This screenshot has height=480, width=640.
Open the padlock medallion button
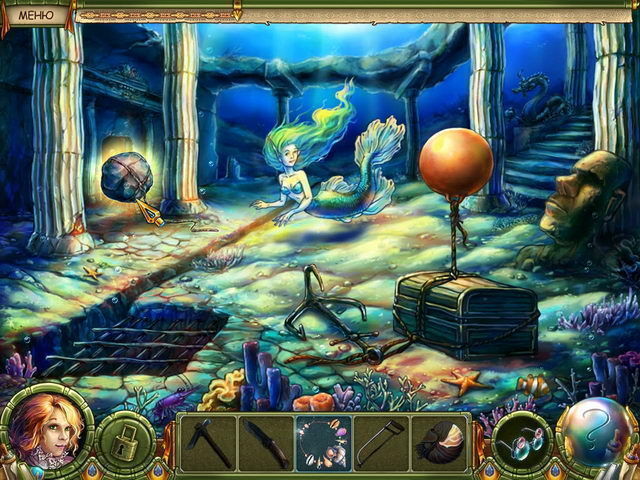point(126,440)
